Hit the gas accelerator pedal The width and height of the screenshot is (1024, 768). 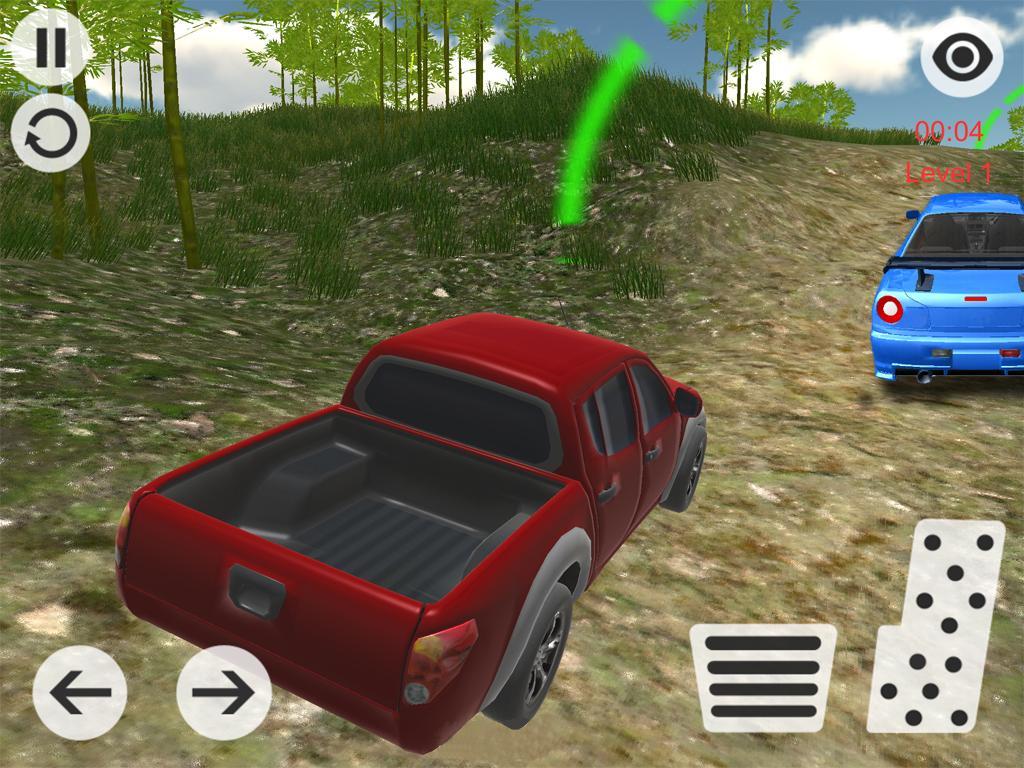tap(936, 626)
